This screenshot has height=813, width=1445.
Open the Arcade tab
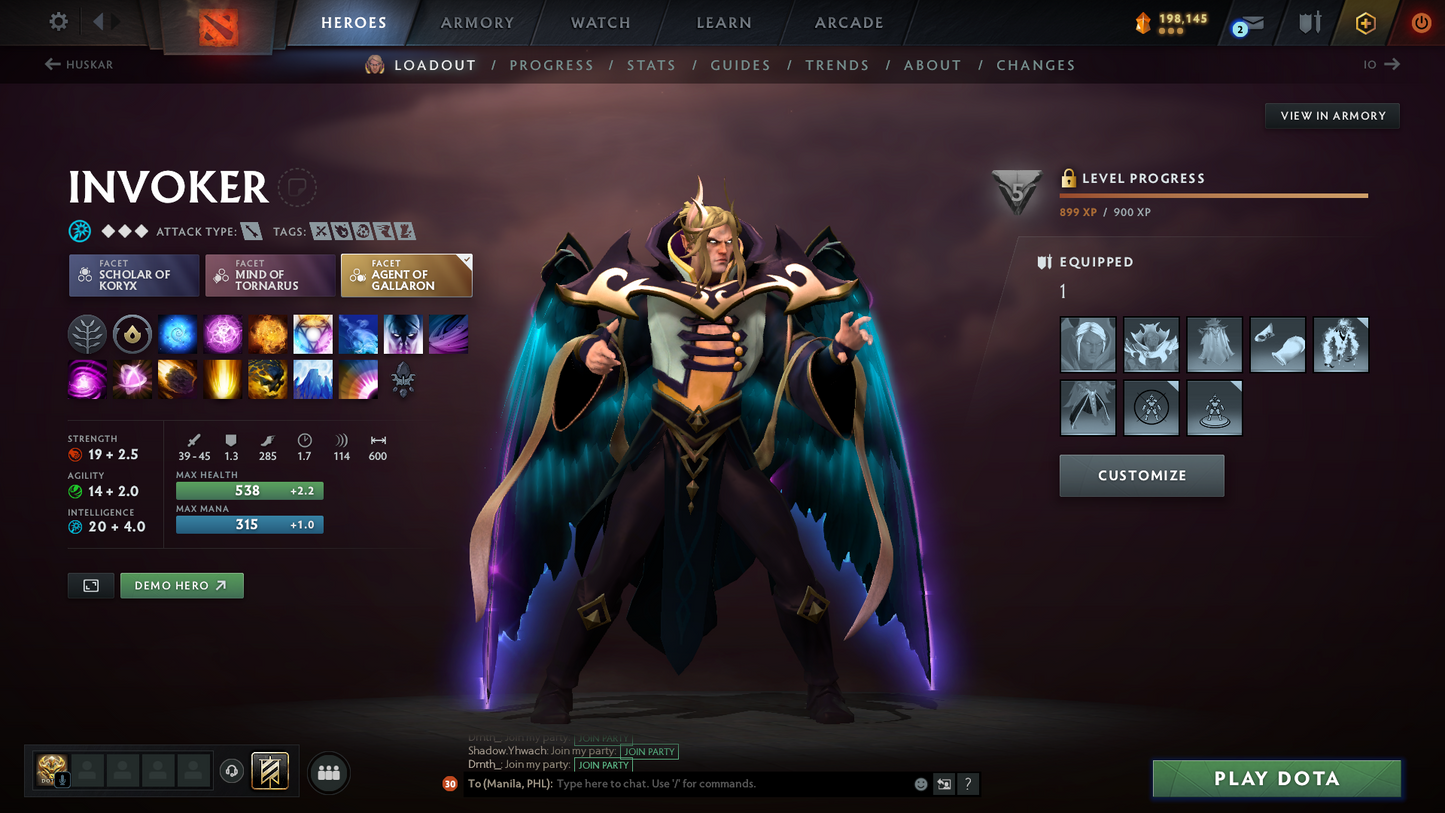click(x=849, y=22)
